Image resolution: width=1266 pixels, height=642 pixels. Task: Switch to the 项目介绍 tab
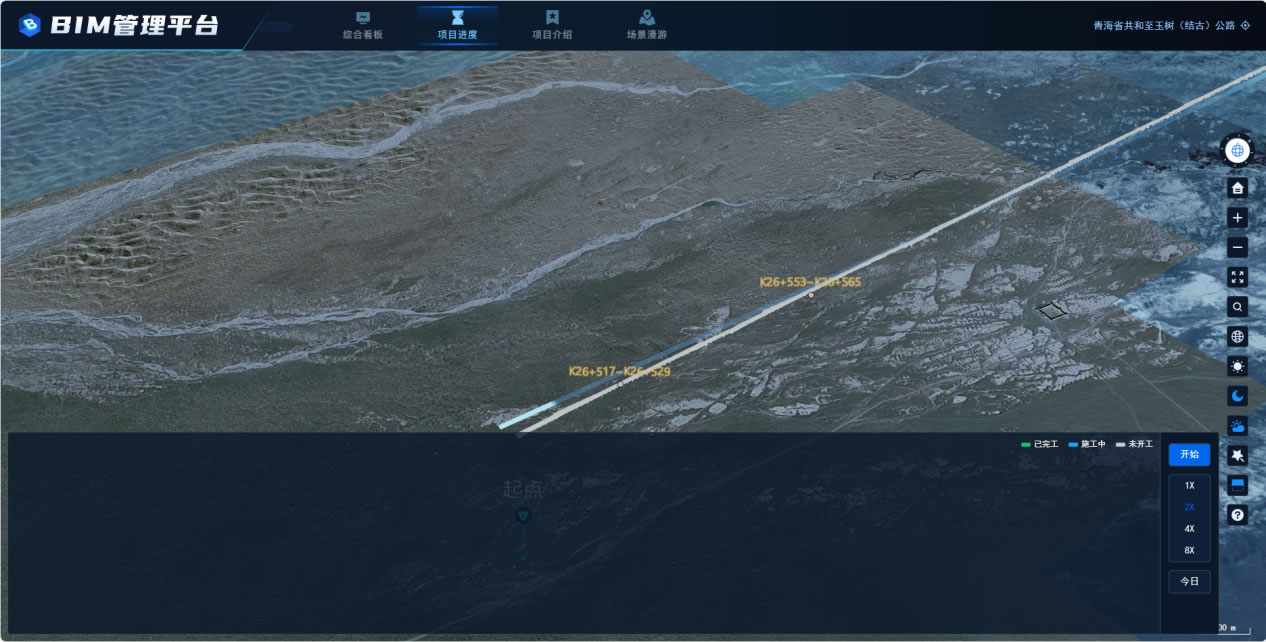552,25
